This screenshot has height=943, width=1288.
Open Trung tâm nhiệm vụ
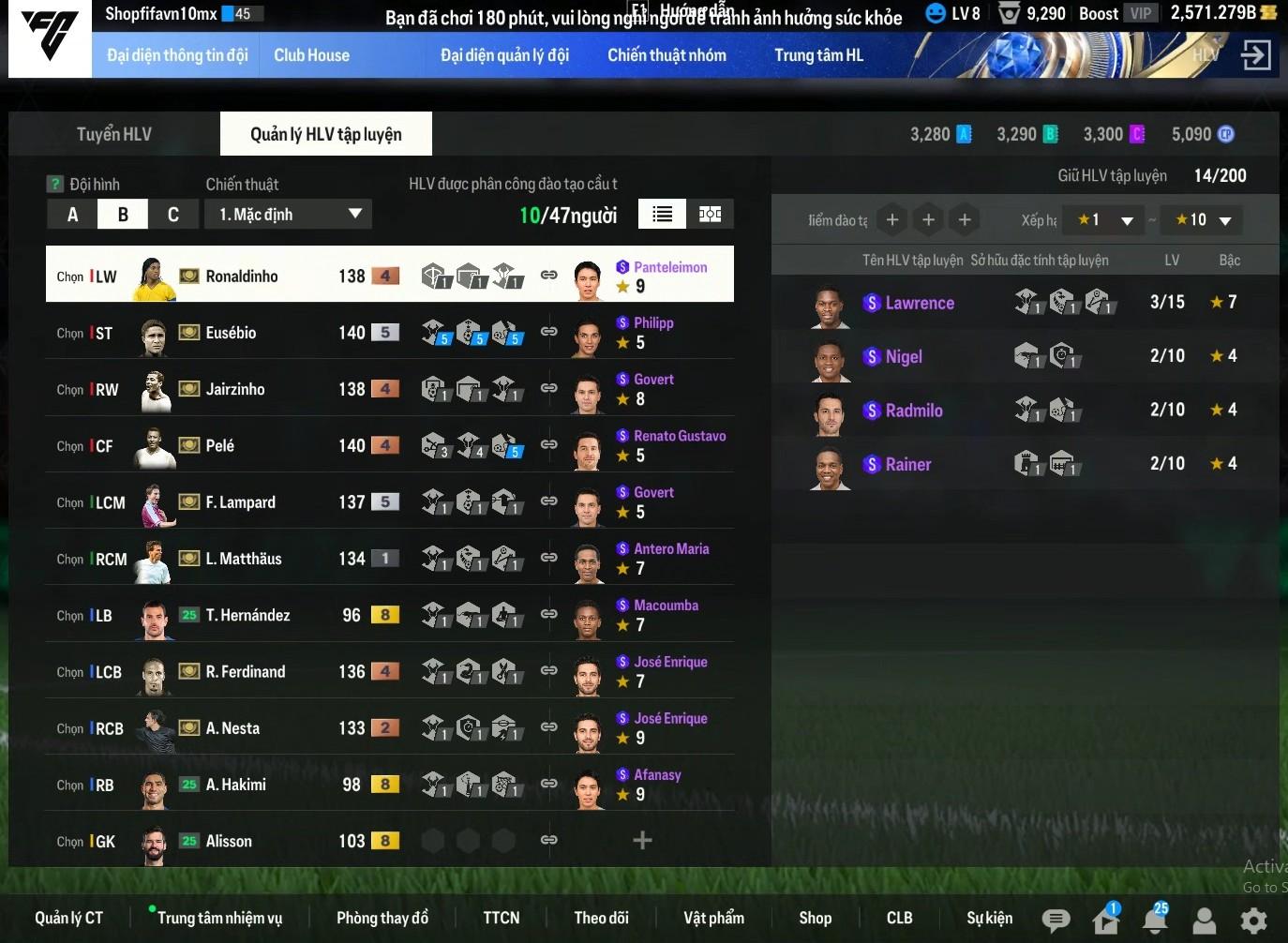[x=219, y=918]
